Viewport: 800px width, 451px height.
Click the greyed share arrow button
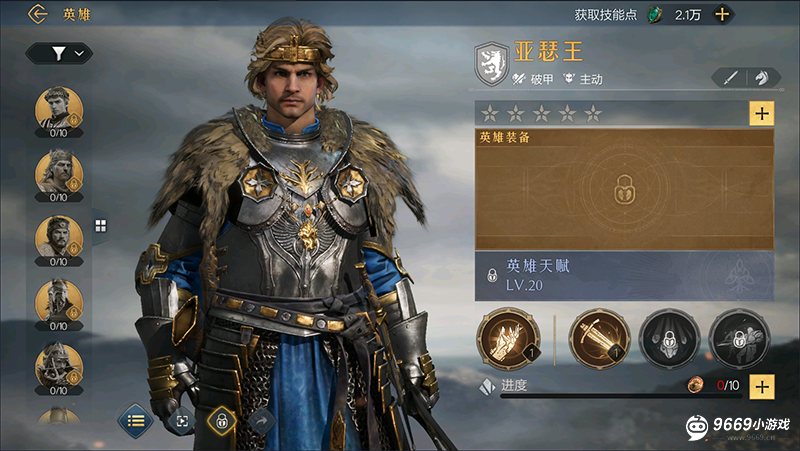(261, 421)
